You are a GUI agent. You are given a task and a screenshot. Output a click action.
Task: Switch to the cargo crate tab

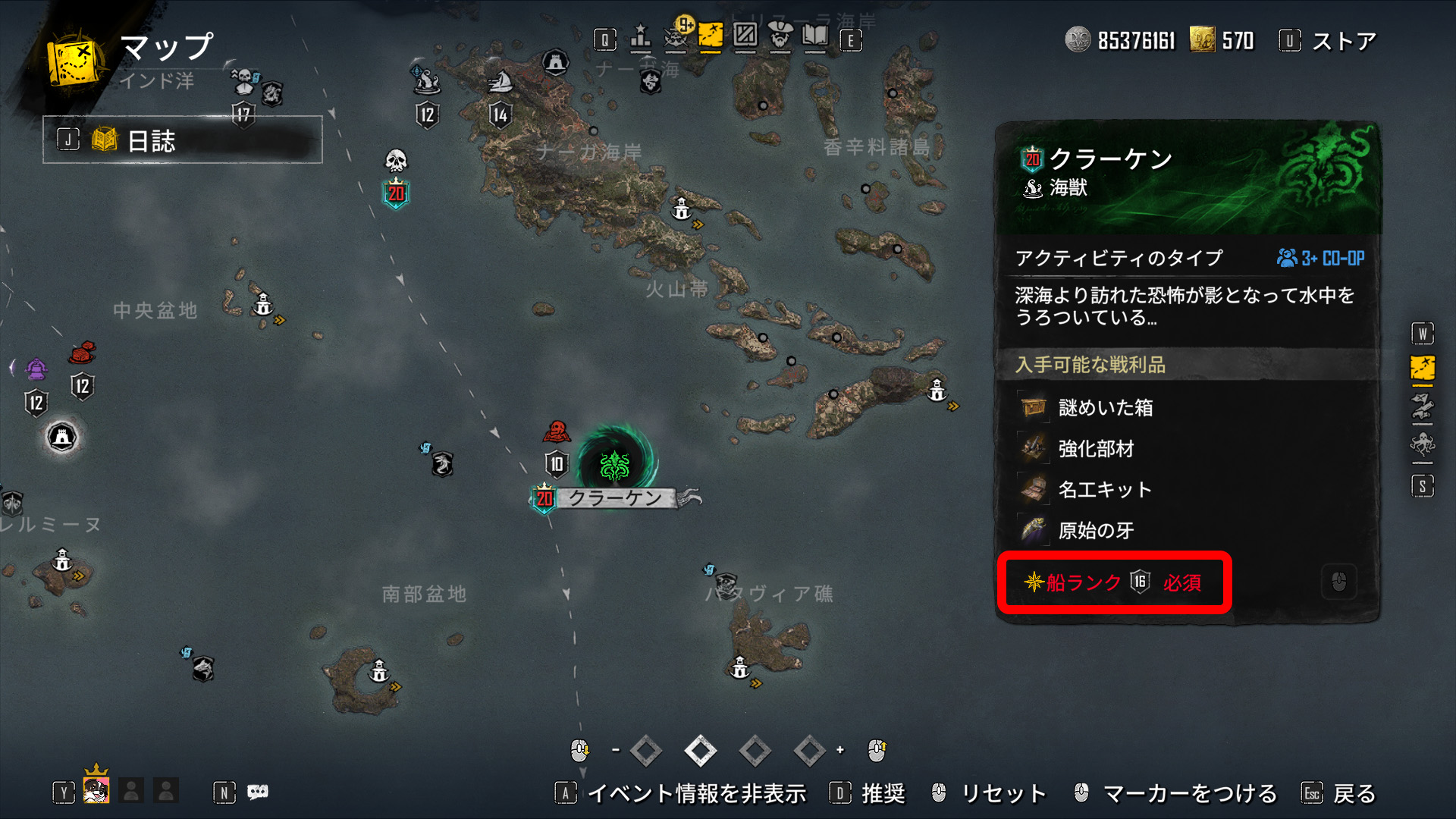[745, 36]
